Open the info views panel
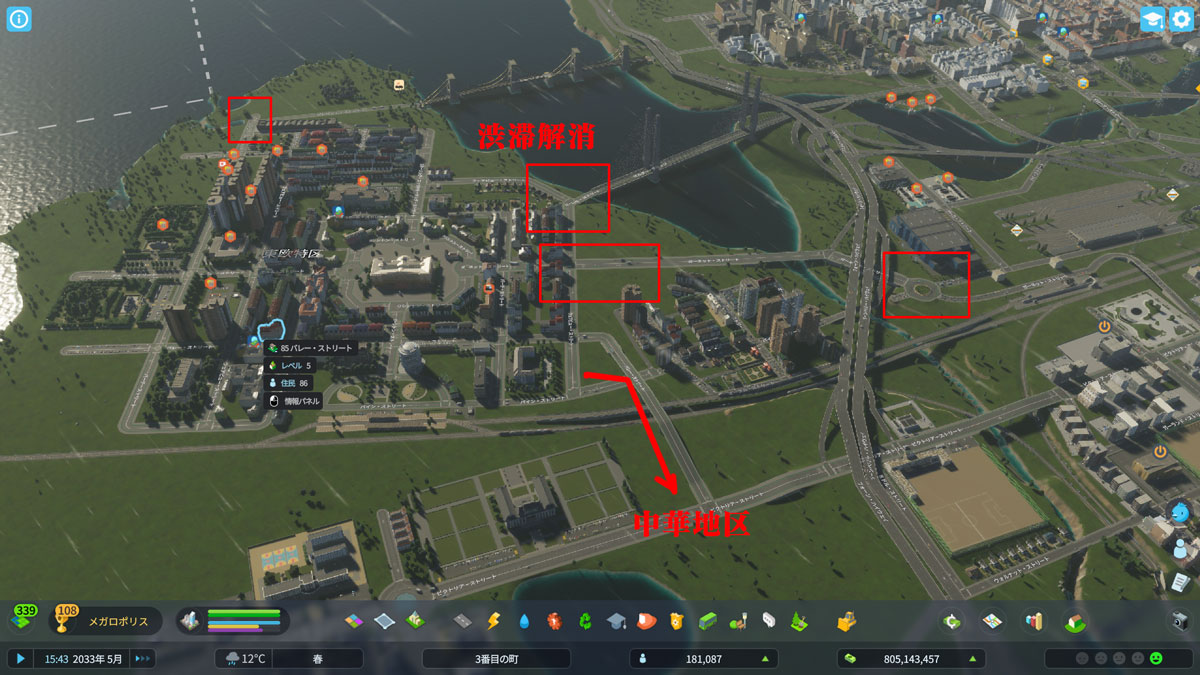 (20, 19)
